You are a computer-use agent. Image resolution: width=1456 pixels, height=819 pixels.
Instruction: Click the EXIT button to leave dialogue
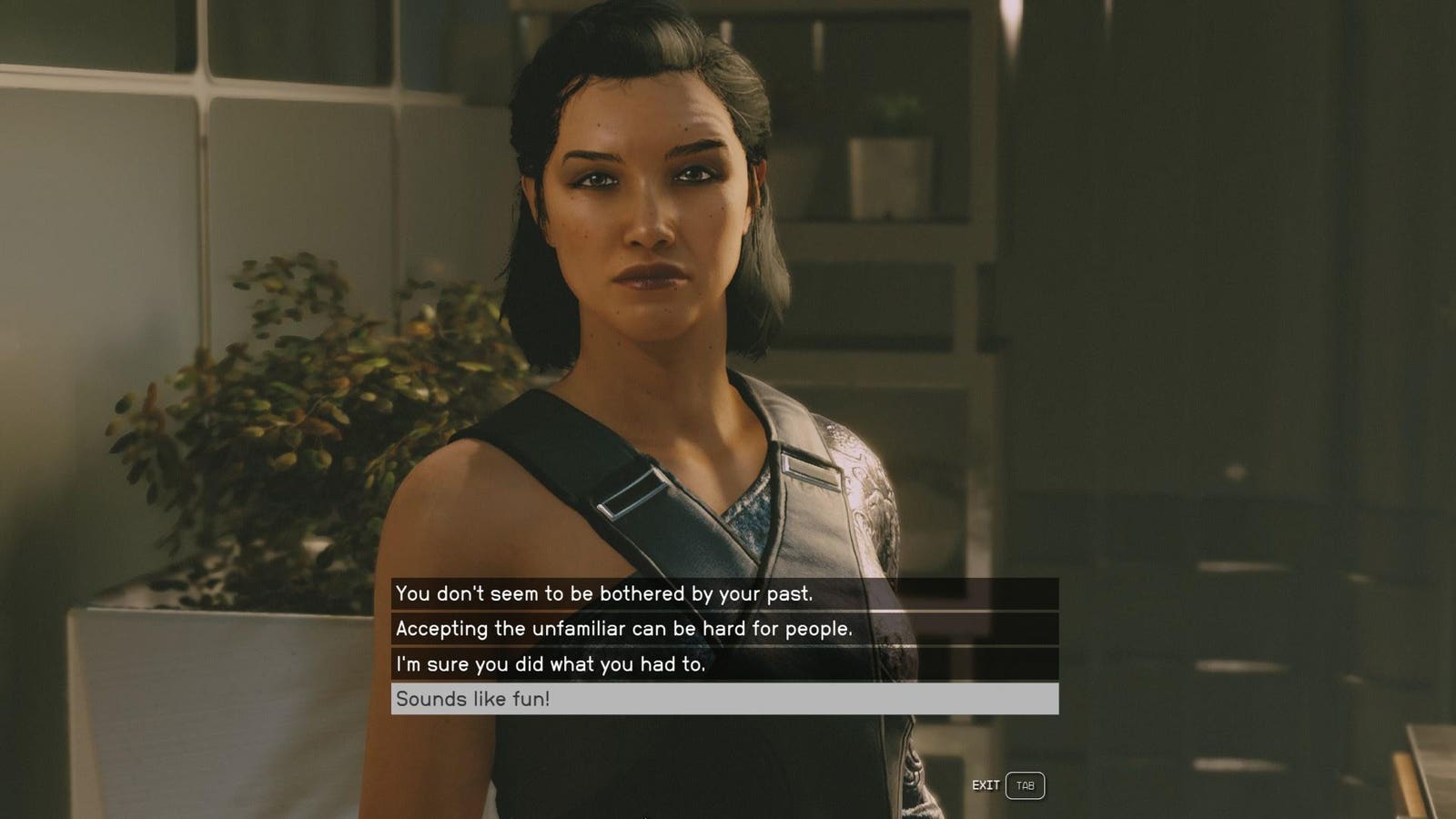click(x=985, y=784)
